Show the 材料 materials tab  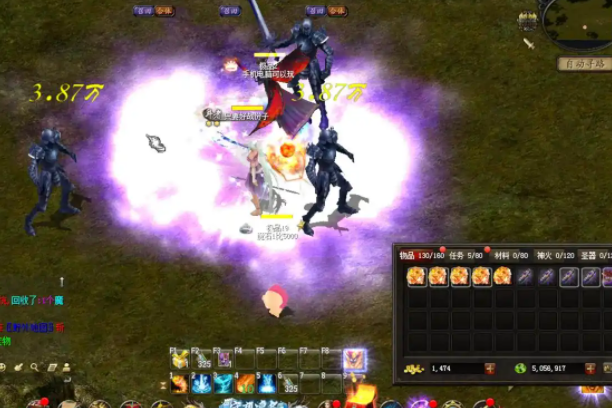pyautogui.click(x=501, y=255)
